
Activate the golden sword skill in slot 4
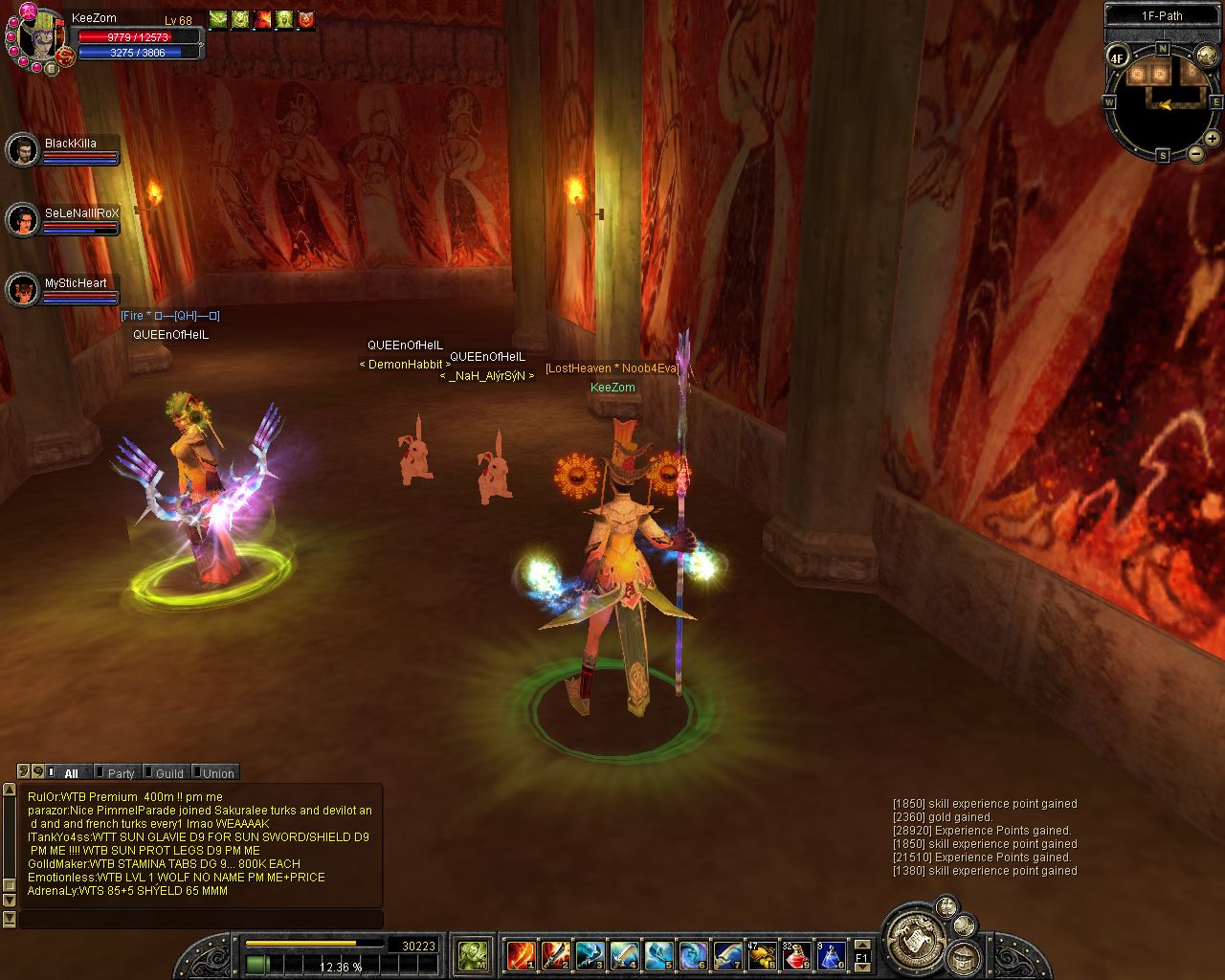pos(624,954)
